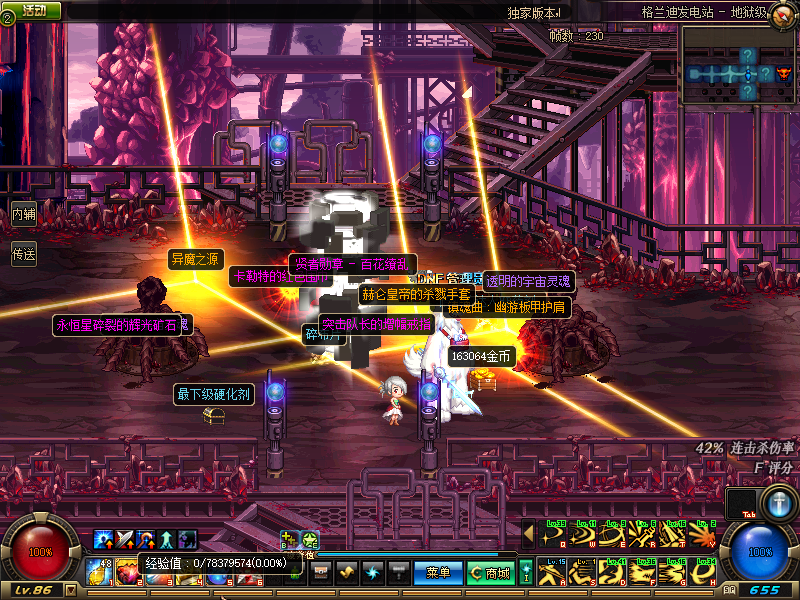The width and height of the screenshot is (800, 600).
Task: Click the sword icon above the blue orb
Action: click(x=778, y=500)
